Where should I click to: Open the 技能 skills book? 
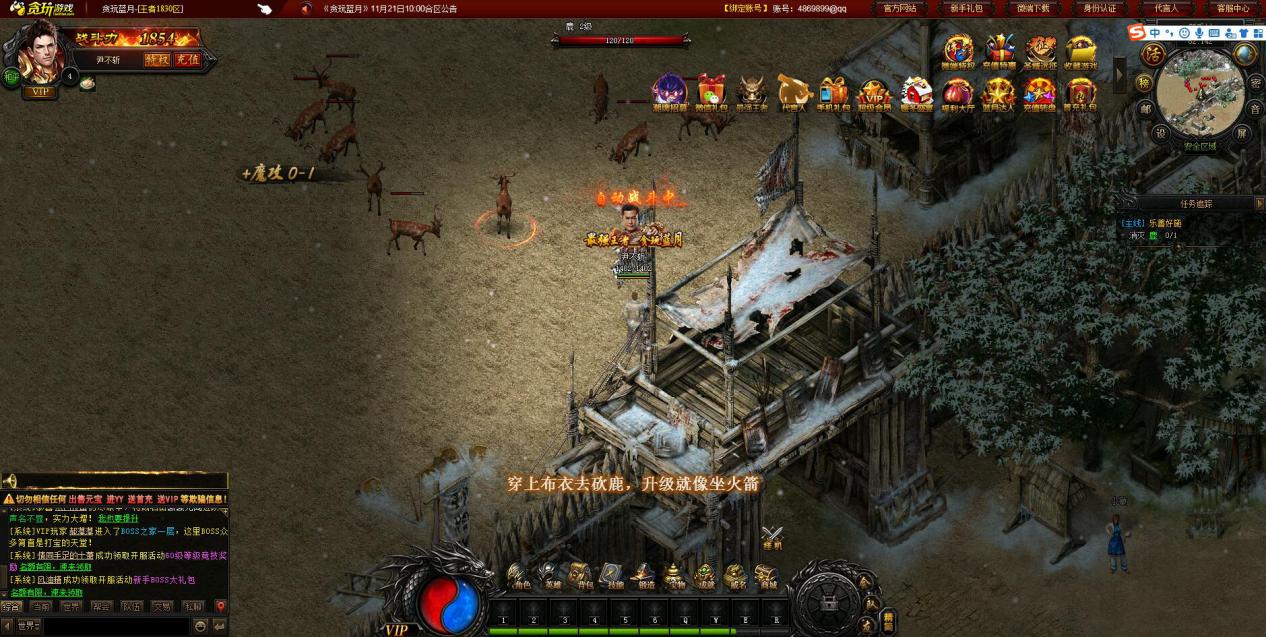pyautogui.click(x=612, y=577)
